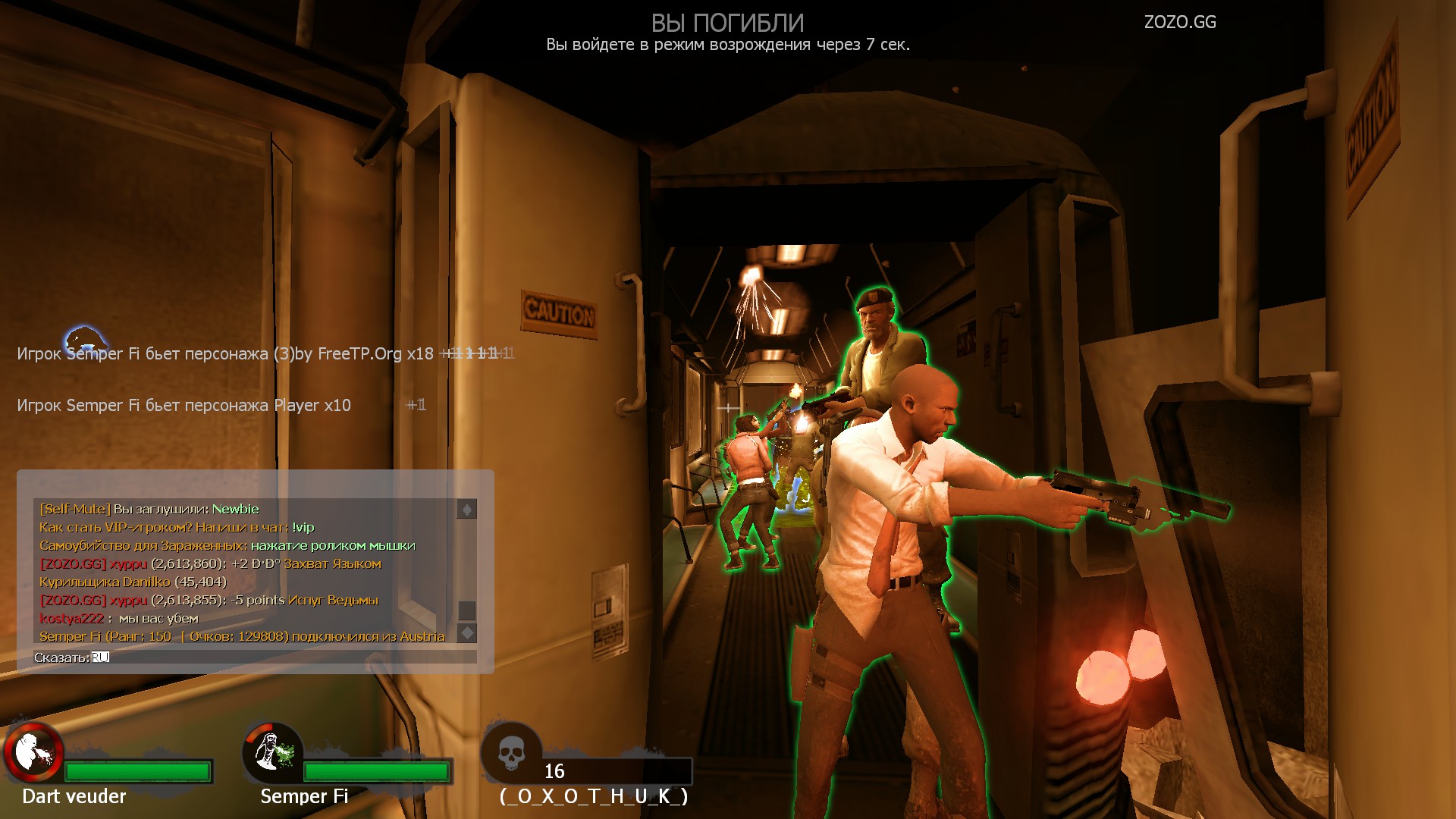Click the skull icon of the dead player

[512, 752]
